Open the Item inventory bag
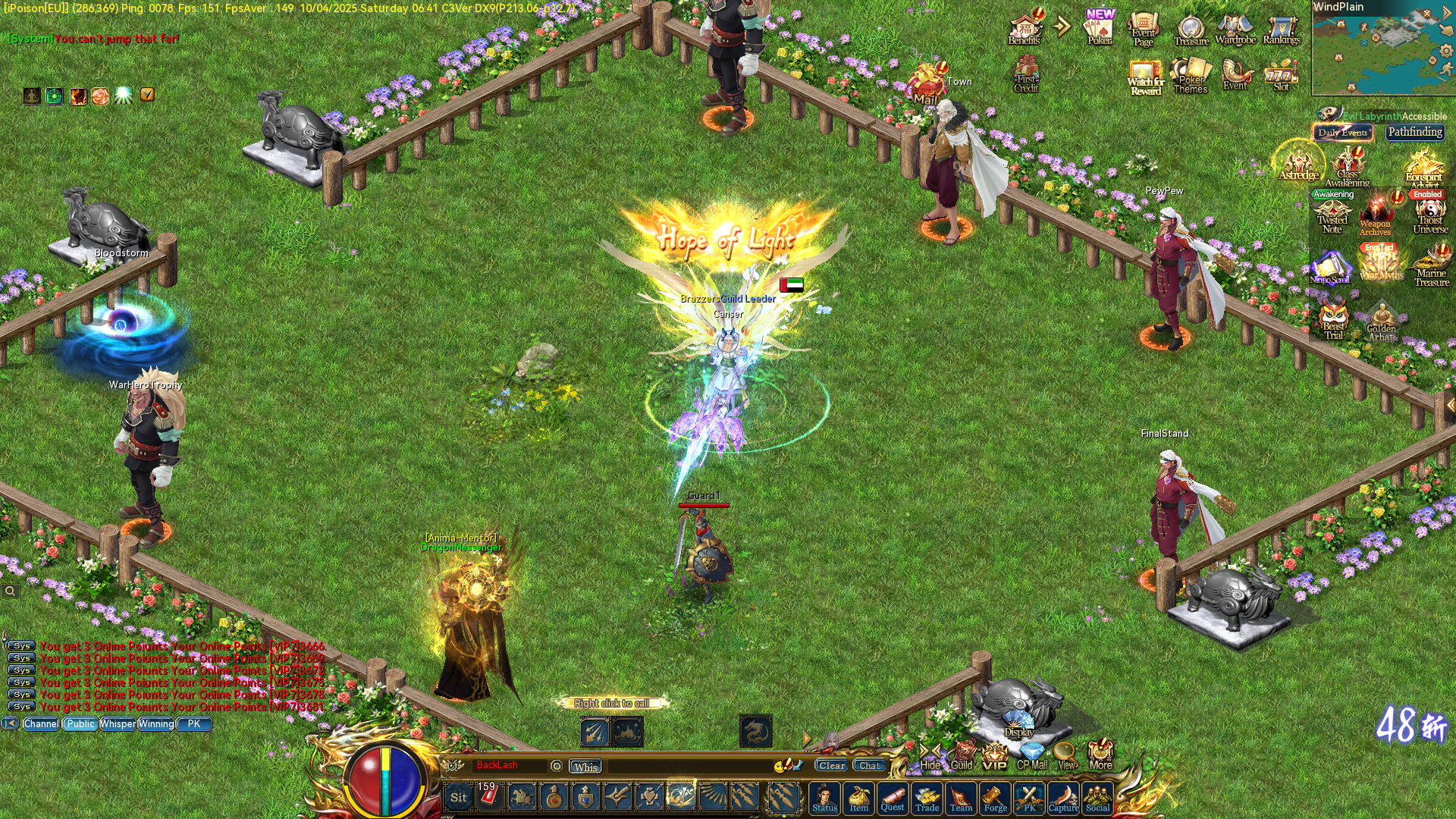The height and width of the screenshot is (819, 1456). click(858, 798)
